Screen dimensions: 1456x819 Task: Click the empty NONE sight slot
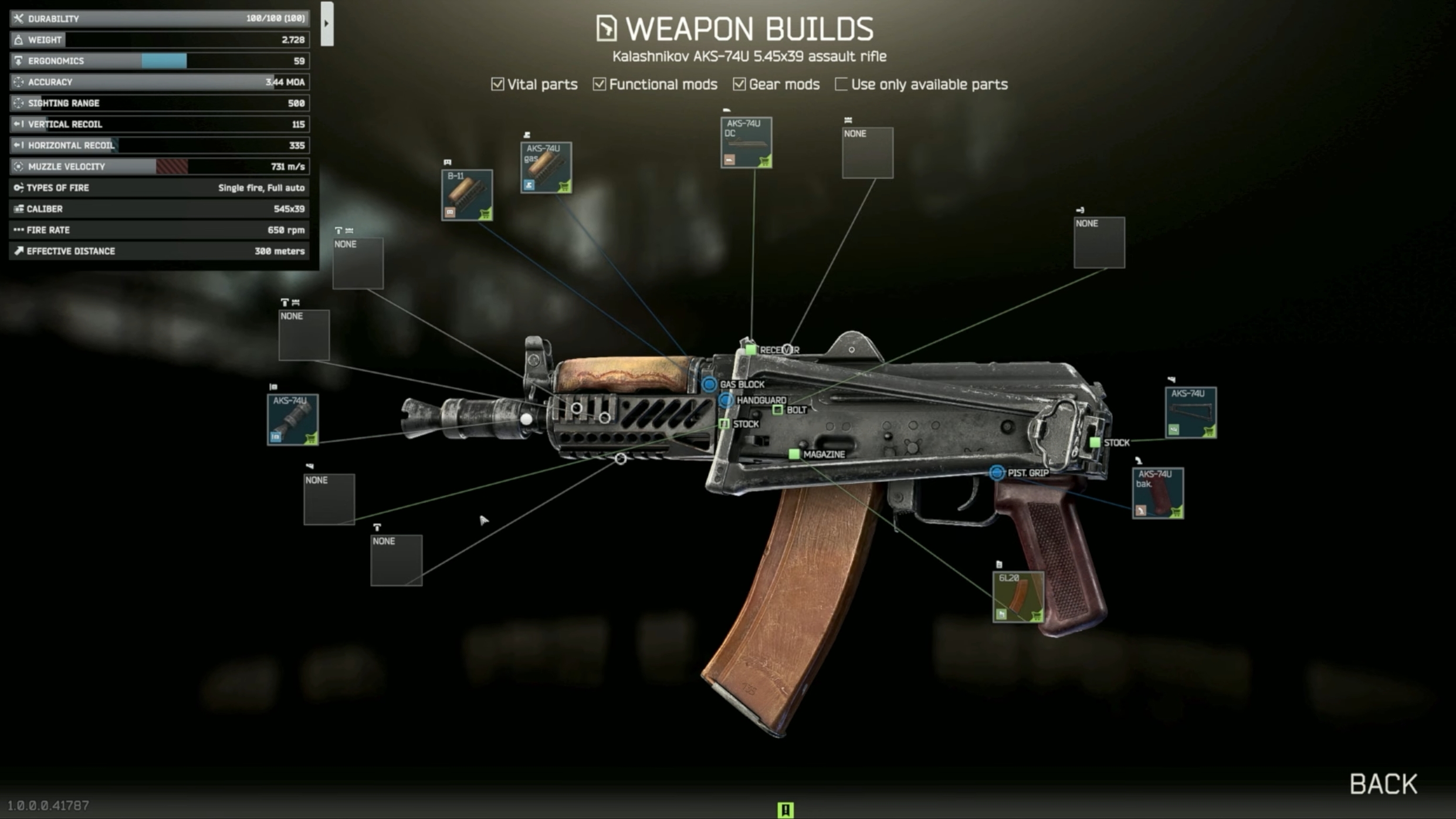(866, 151)
